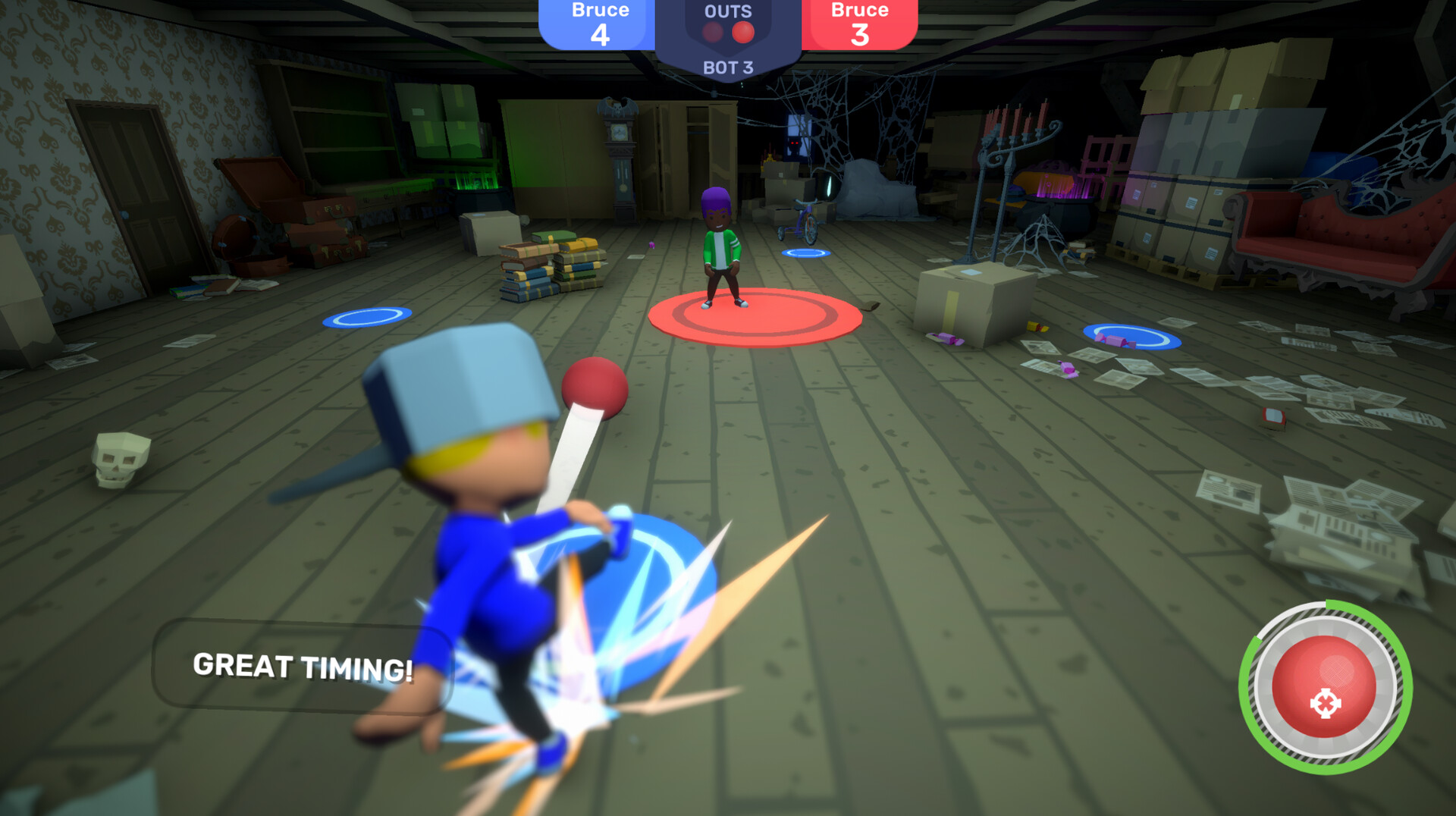Open the BOT 3 label beneath the OUTS panel
The width and height of the screenshot is (1456, 816).
tap(729, 65)
